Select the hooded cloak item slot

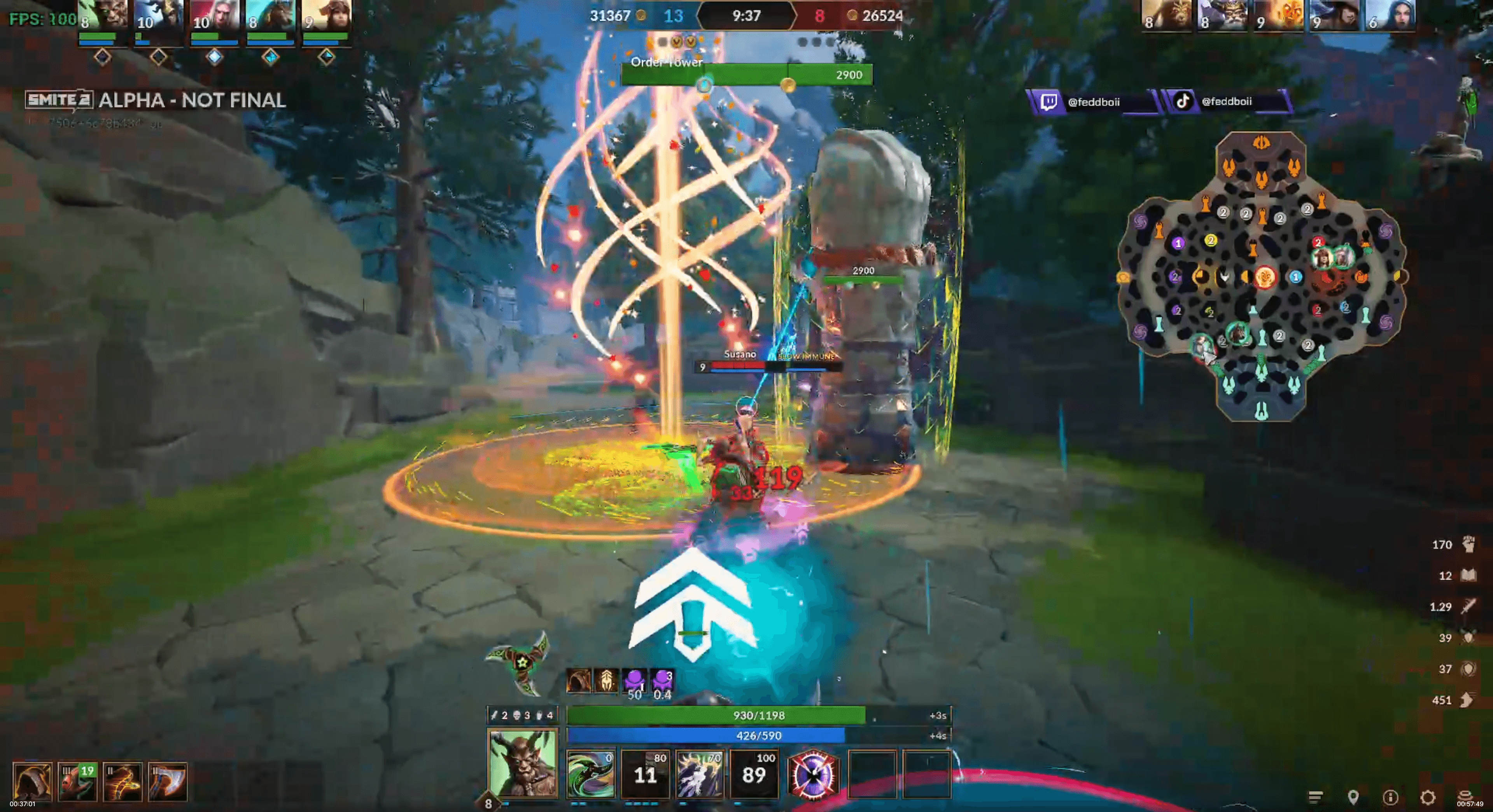pyautogui.click(x=32, y=781)
